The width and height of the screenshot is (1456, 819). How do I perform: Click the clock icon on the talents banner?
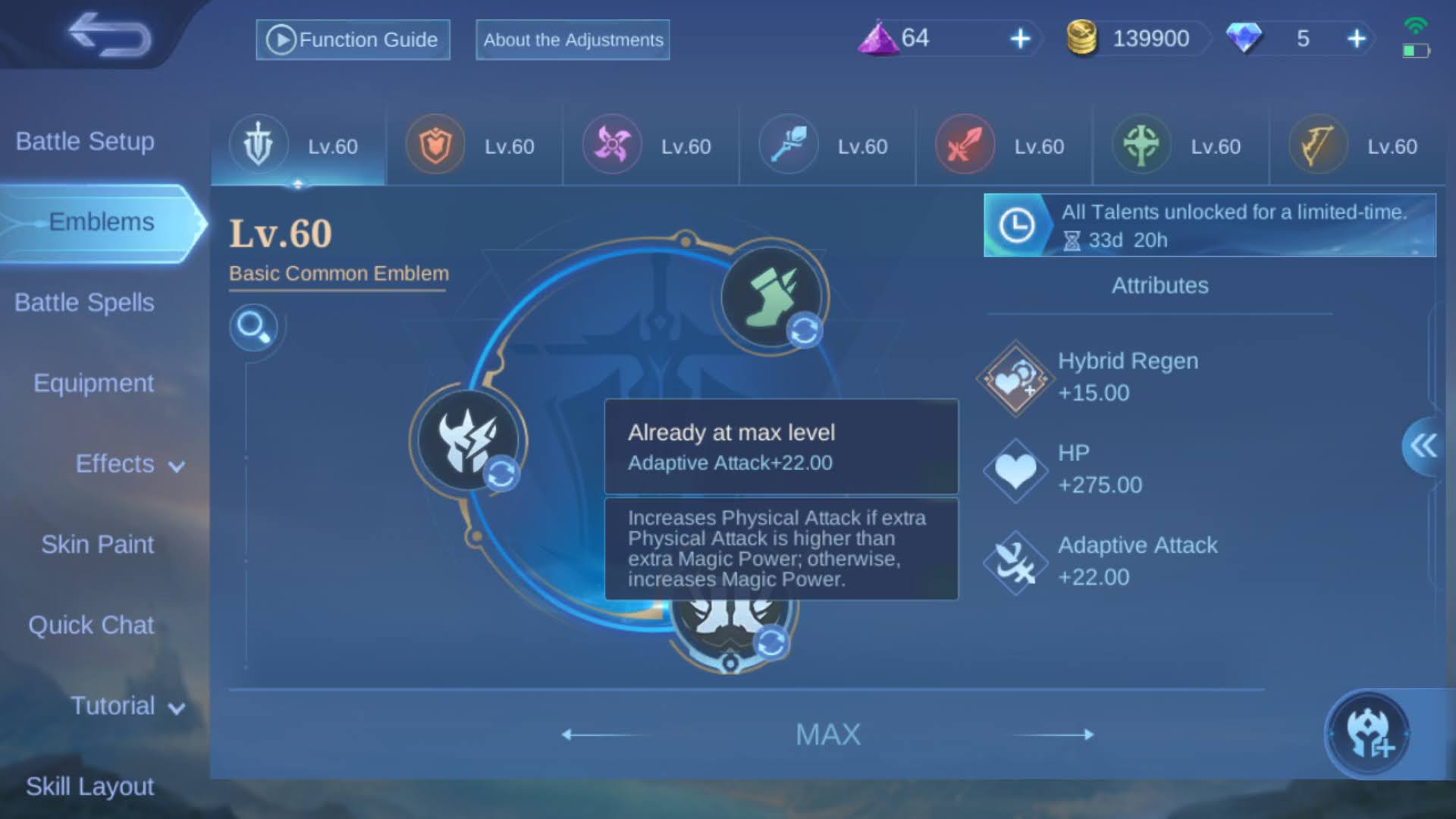[x=1017, y=224]
